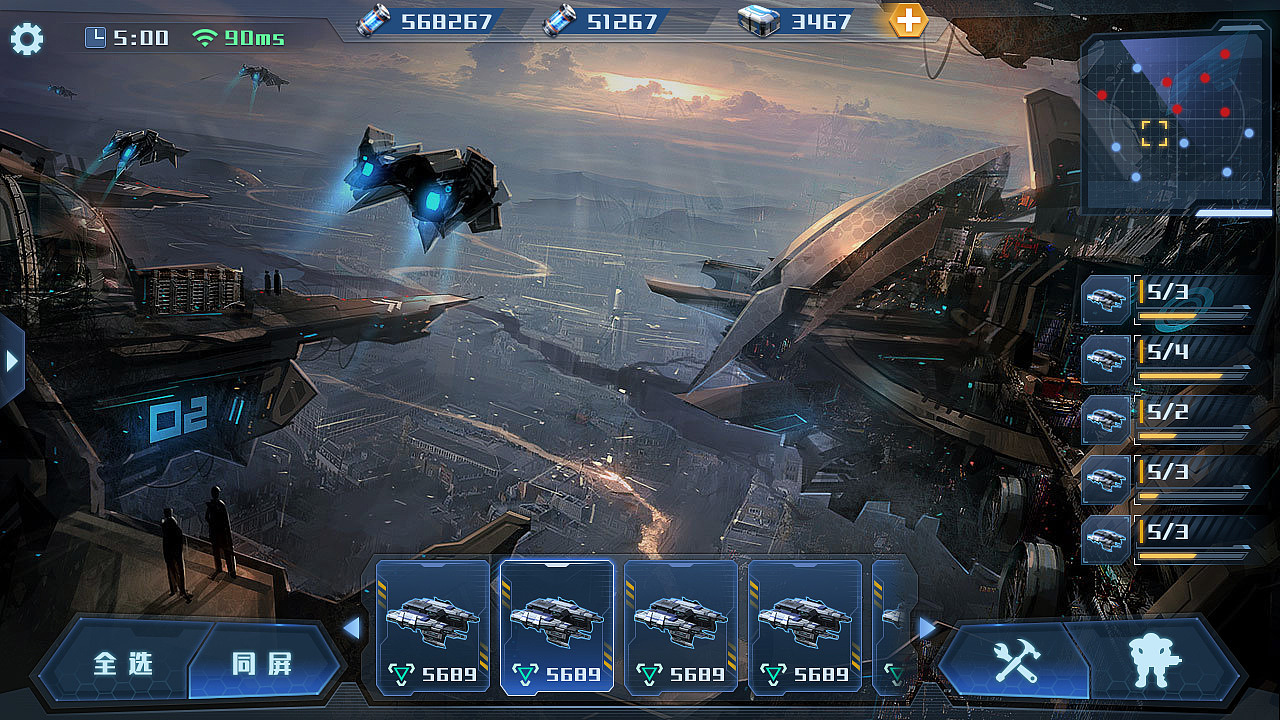
Task: Select the squad row showing 5/2
Action: coord(1167,420)
